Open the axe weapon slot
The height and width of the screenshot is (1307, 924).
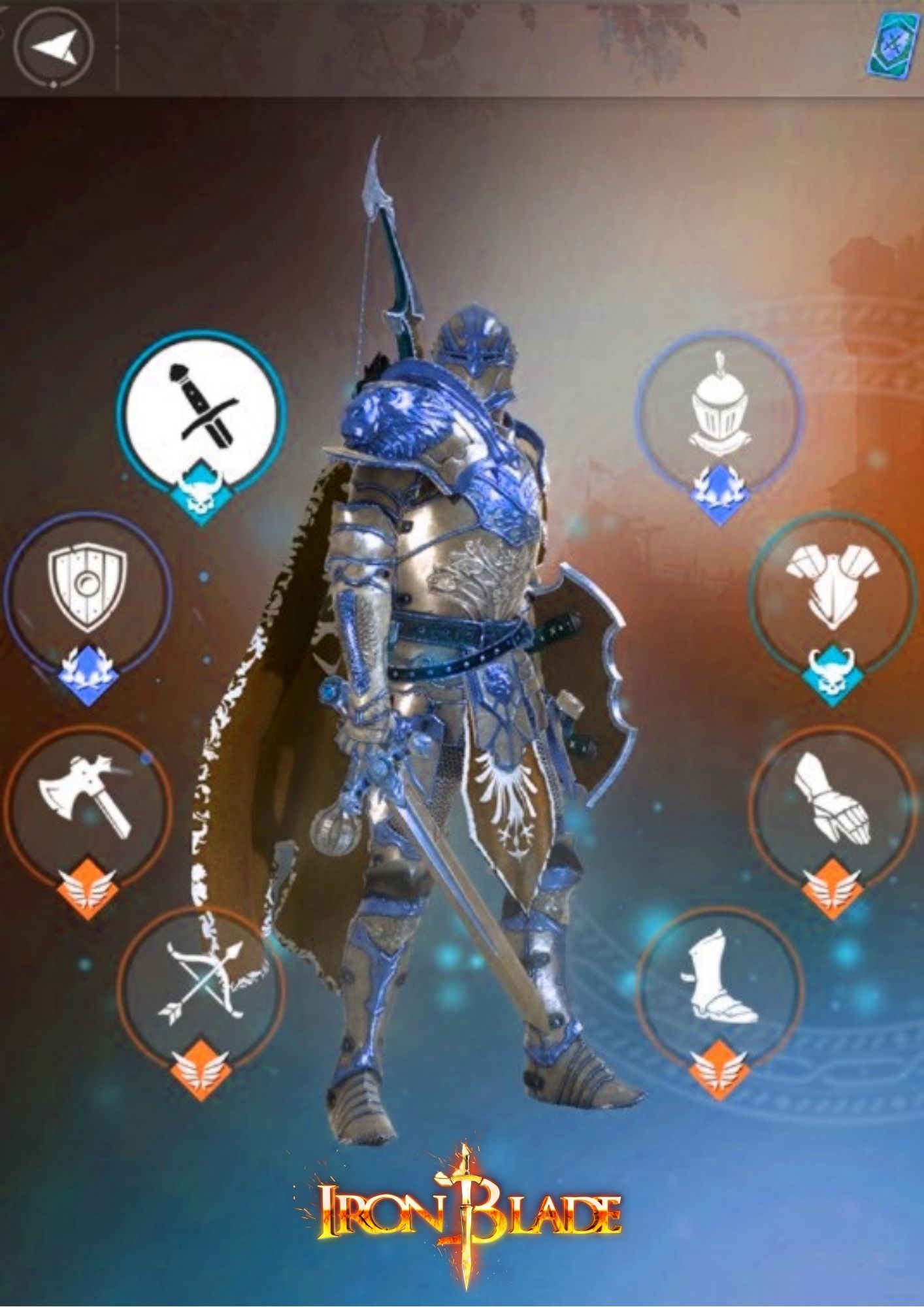pyautogui.click(x=88, y=809)
